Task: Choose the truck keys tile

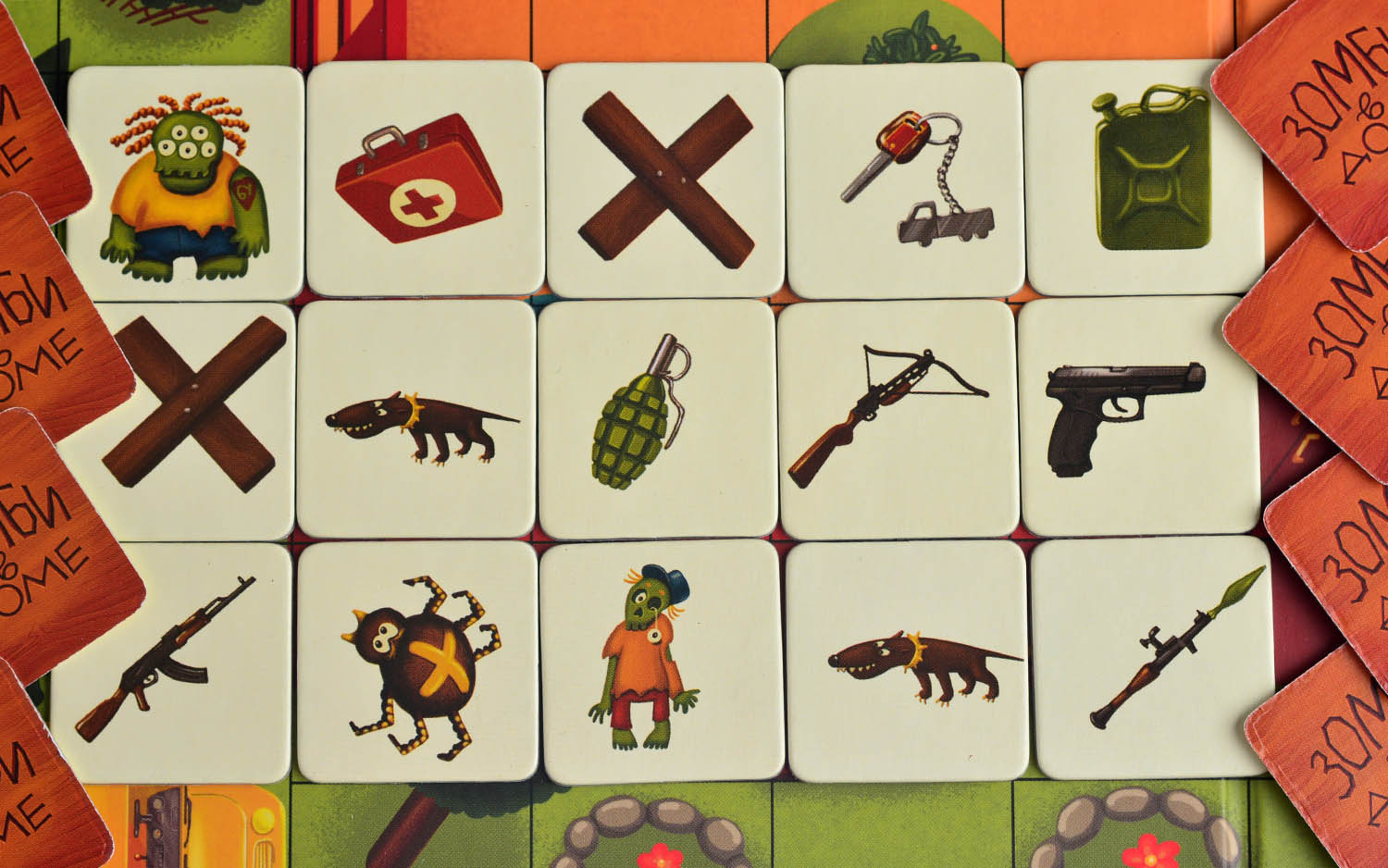Action: [x=904, y=179]
